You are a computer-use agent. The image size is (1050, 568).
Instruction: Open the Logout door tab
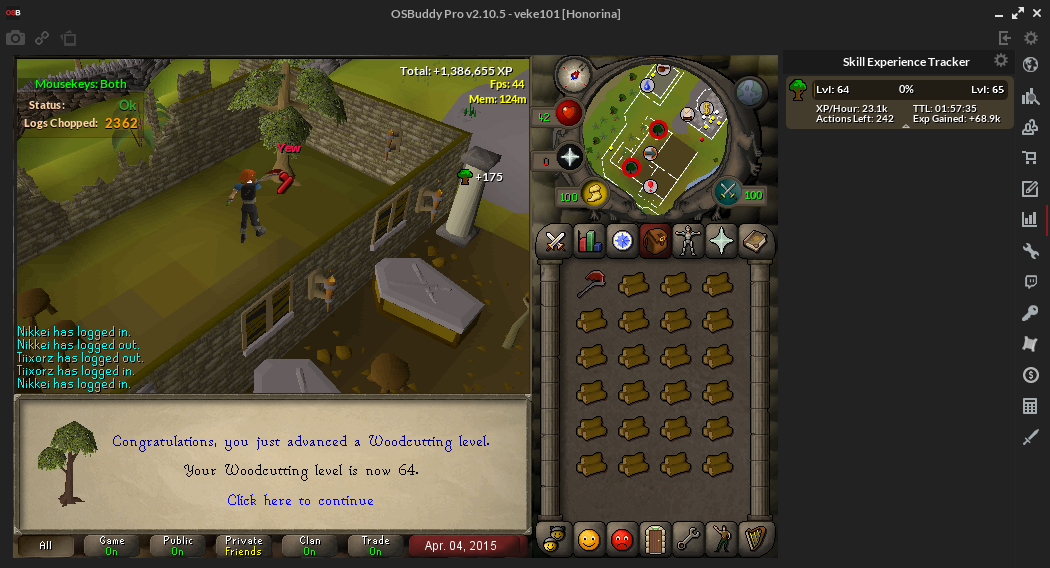tap(655, 539)
